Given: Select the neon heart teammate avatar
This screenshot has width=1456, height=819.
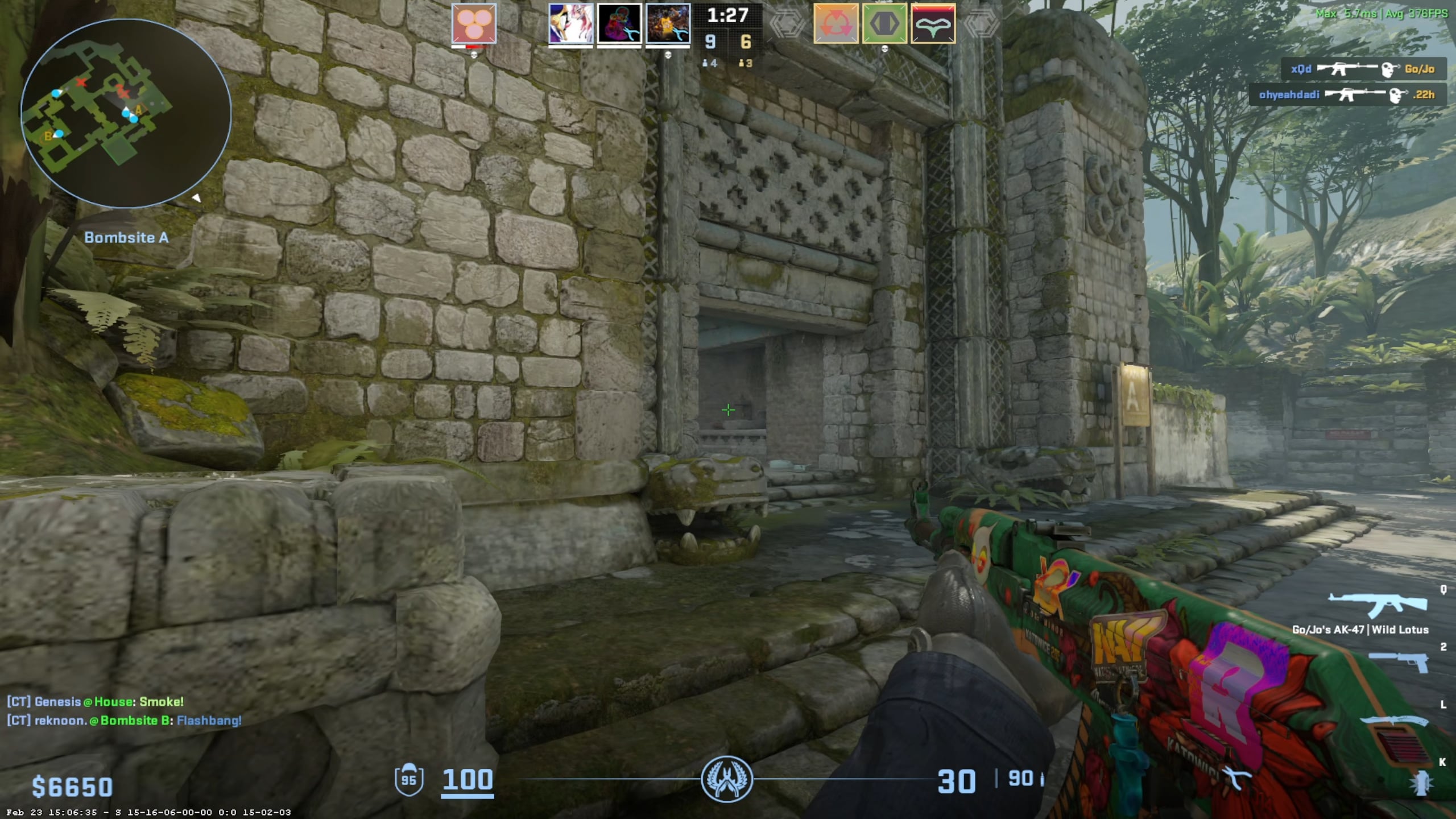Looking at the screenshot, I should (619, 24).
